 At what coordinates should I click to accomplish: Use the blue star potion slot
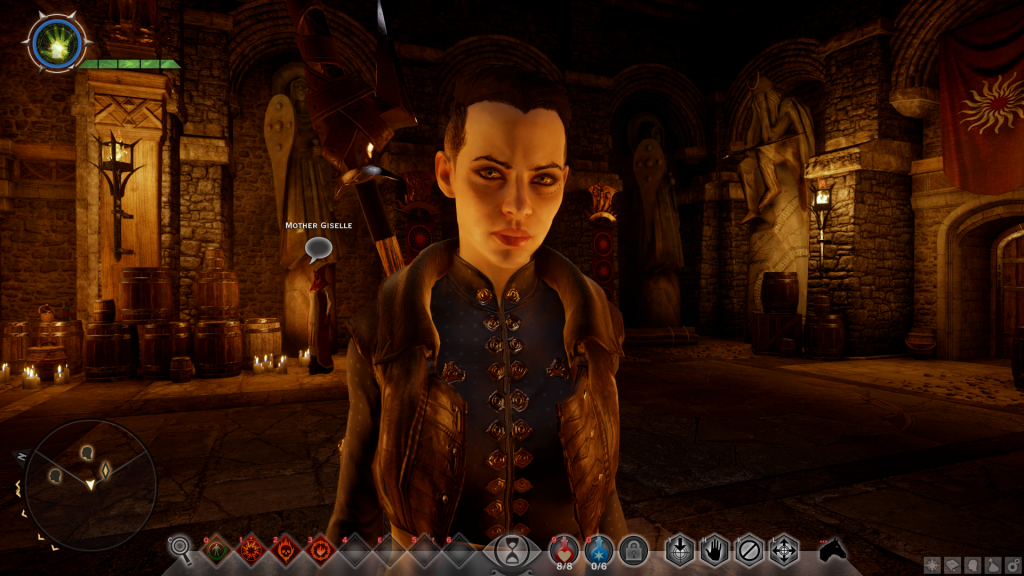[599, 548]
